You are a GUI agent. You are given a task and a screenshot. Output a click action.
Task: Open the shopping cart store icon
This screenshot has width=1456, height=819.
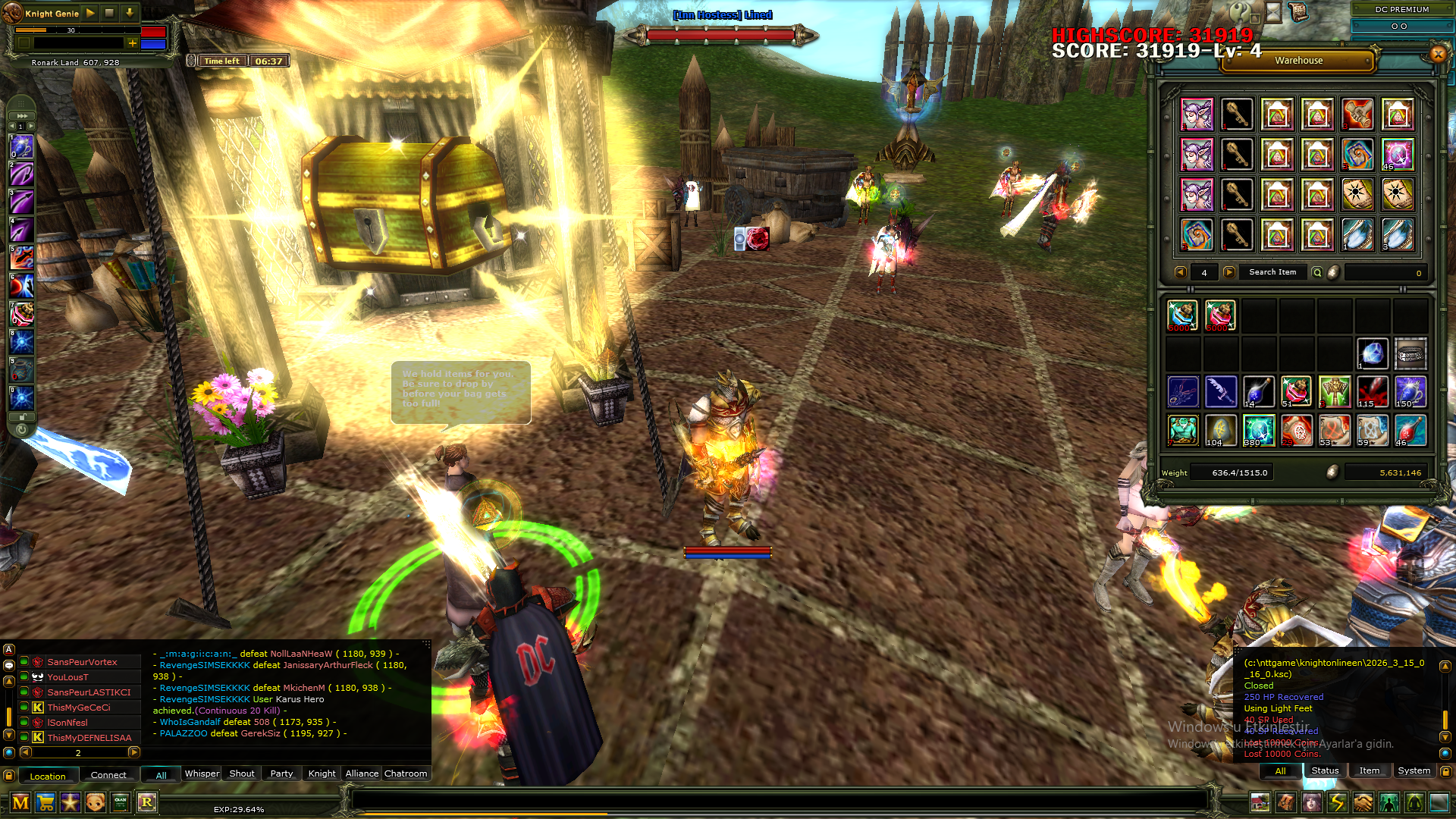45,802
